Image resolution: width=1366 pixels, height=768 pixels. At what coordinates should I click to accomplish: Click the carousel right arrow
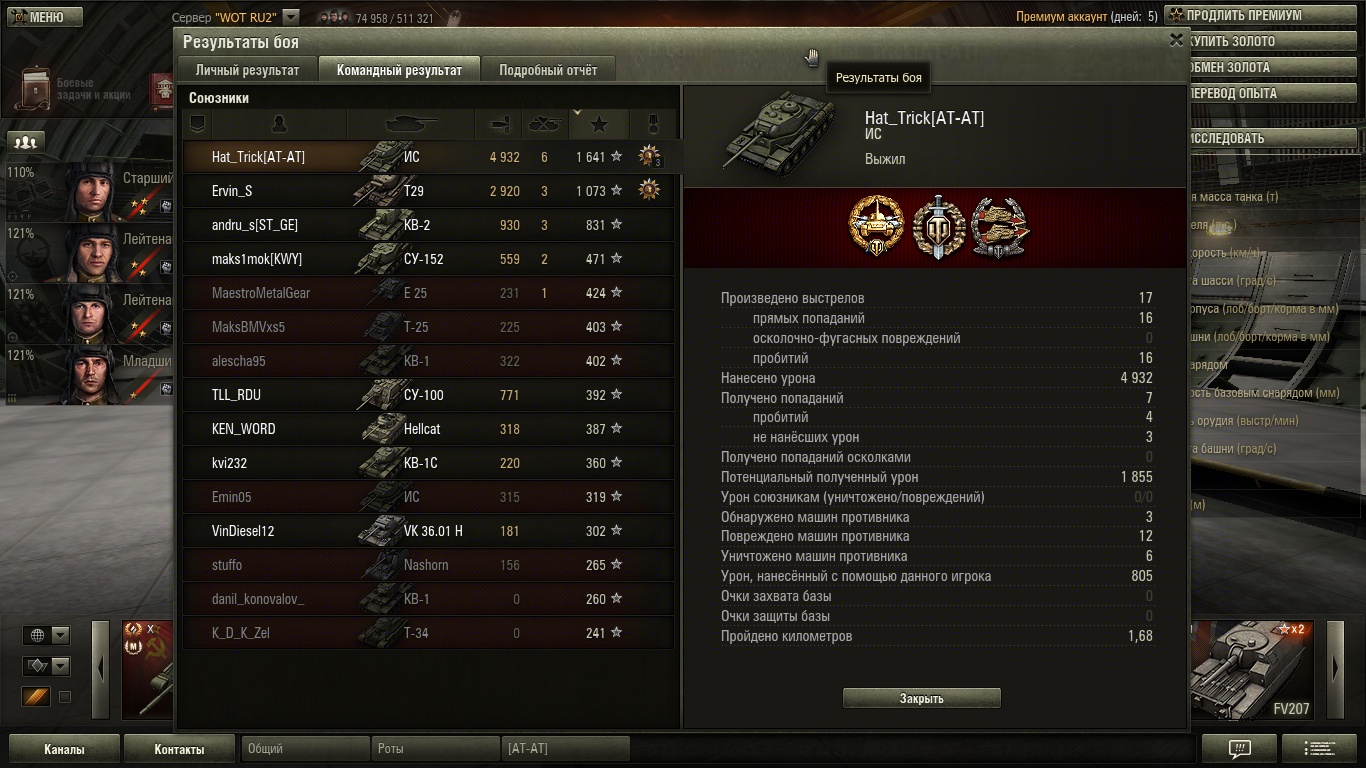(x=1335, y=670)
